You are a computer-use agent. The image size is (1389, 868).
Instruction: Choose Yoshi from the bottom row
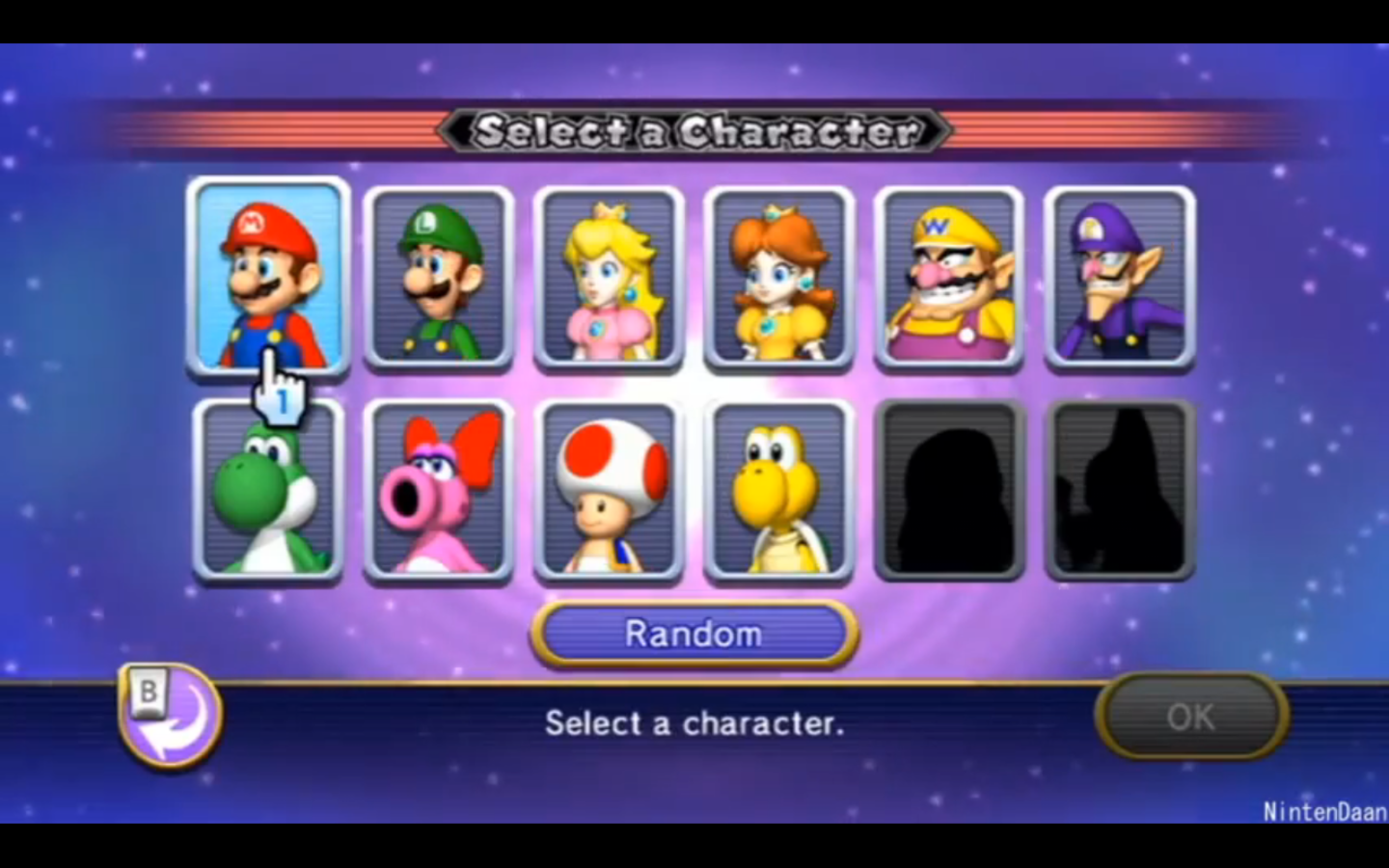click(x=268, y=490)
